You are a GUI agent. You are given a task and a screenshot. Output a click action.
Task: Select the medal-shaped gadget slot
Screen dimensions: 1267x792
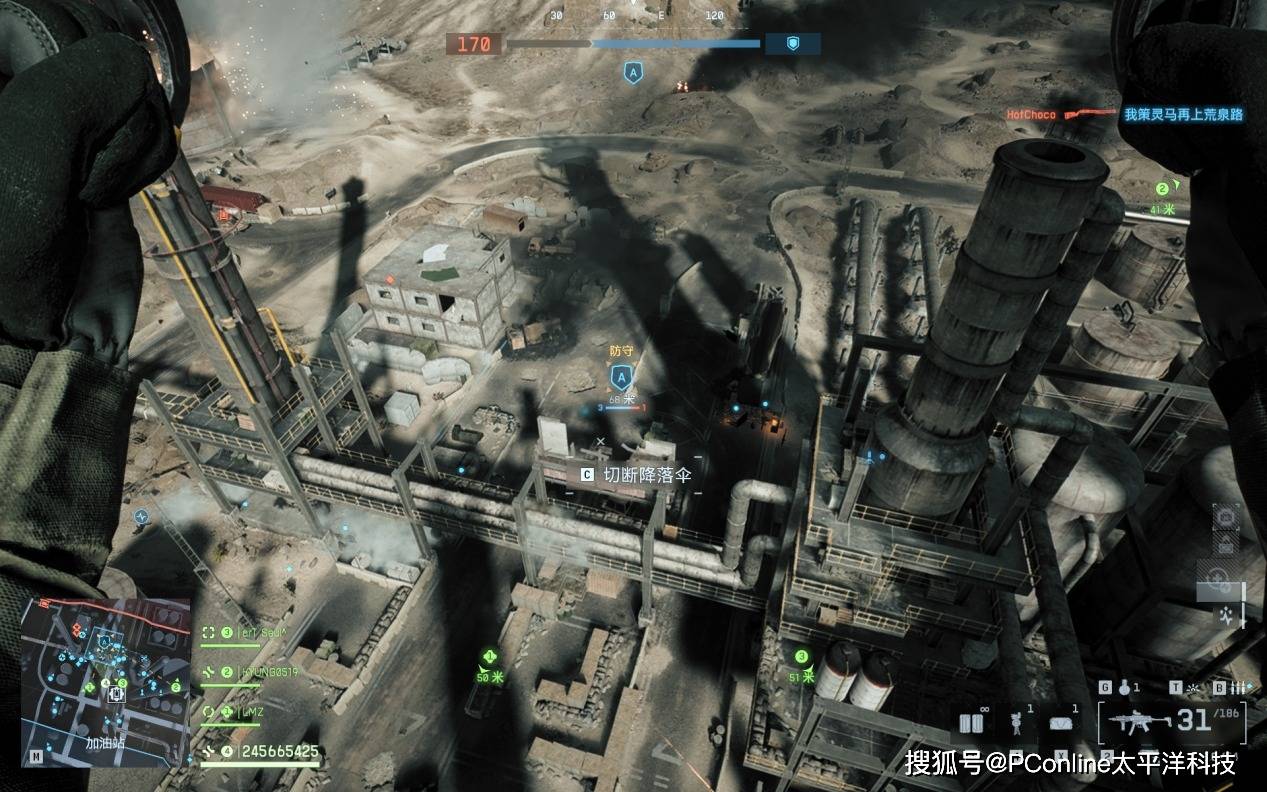(x=1017, y=723)
